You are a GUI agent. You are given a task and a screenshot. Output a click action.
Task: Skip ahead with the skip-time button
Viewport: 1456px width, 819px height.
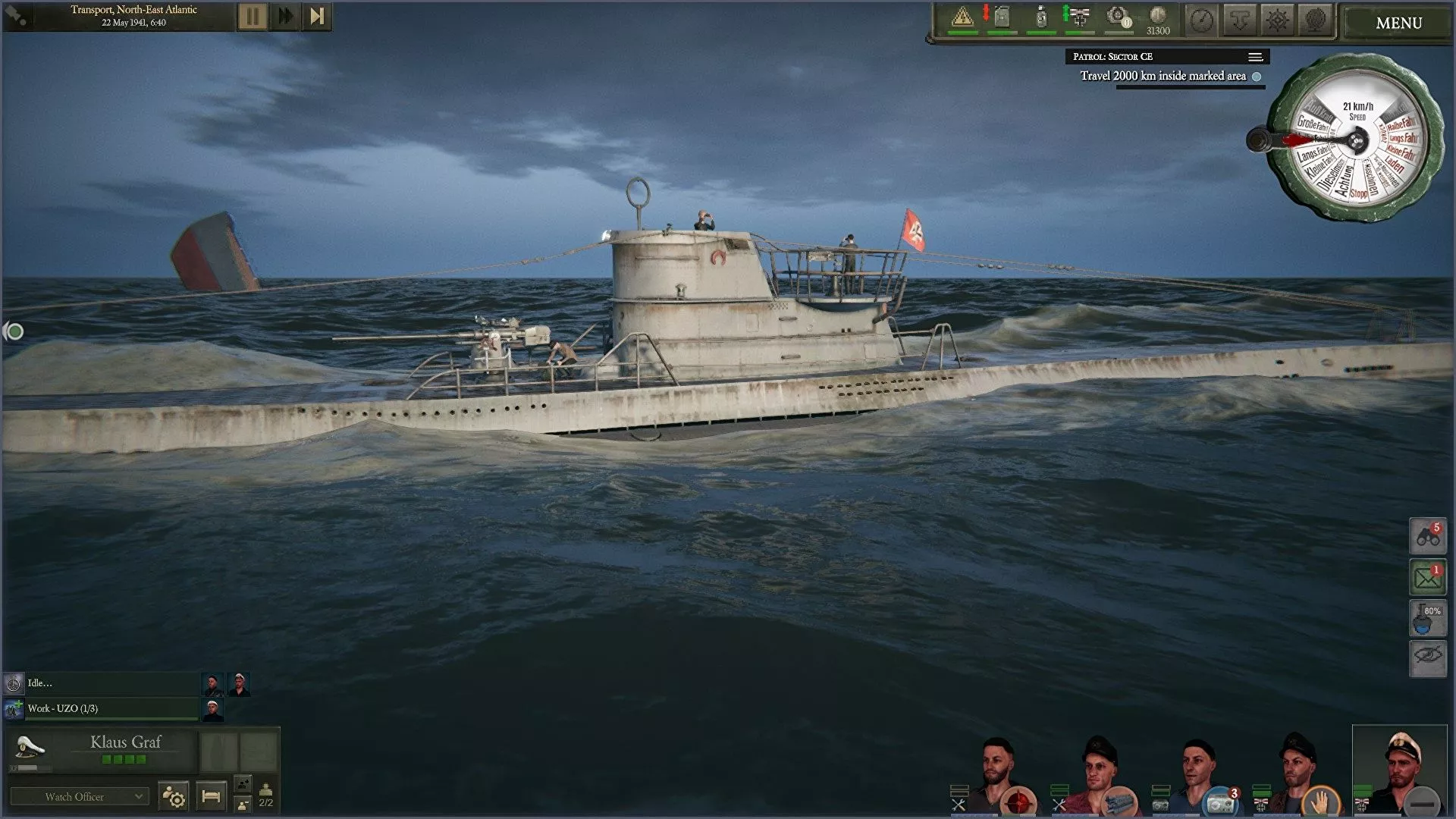coord(317,17)
